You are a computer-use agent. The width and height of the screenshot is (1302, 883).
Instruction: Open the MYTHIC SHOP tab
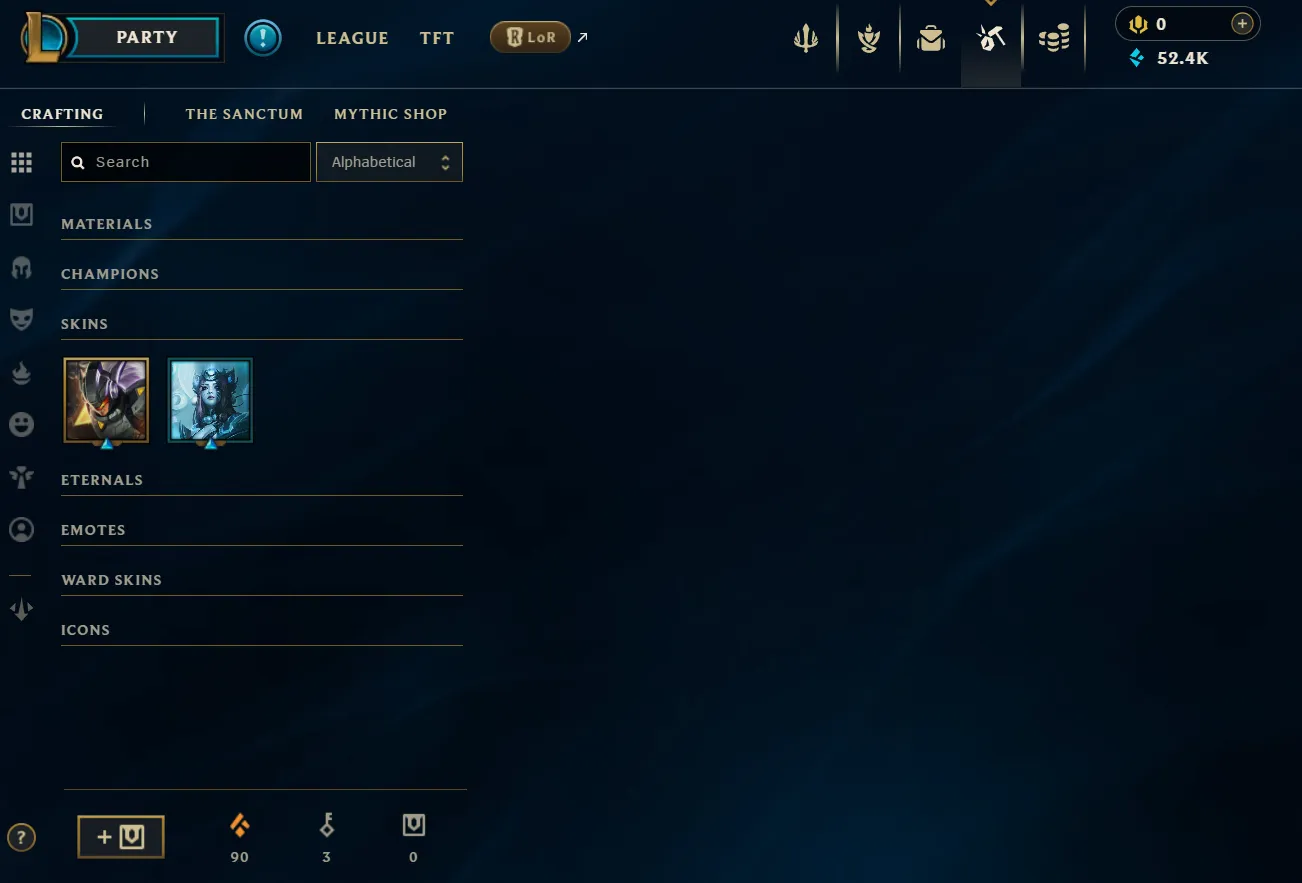click(x=390, y=114)
